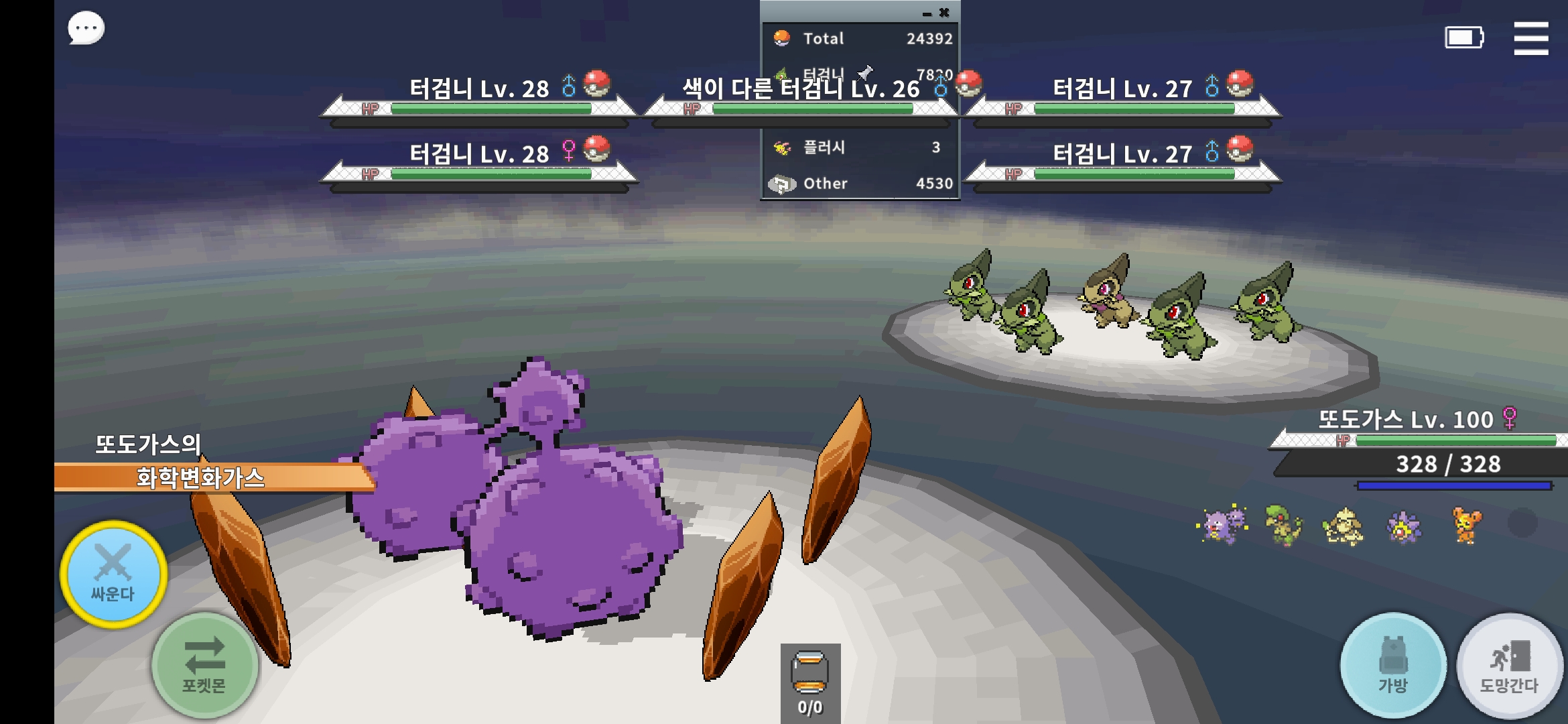Select the Teddiursa party icon
Image resolution: width=1568 pixels, height=724 pixels.
pos(1465,525)
